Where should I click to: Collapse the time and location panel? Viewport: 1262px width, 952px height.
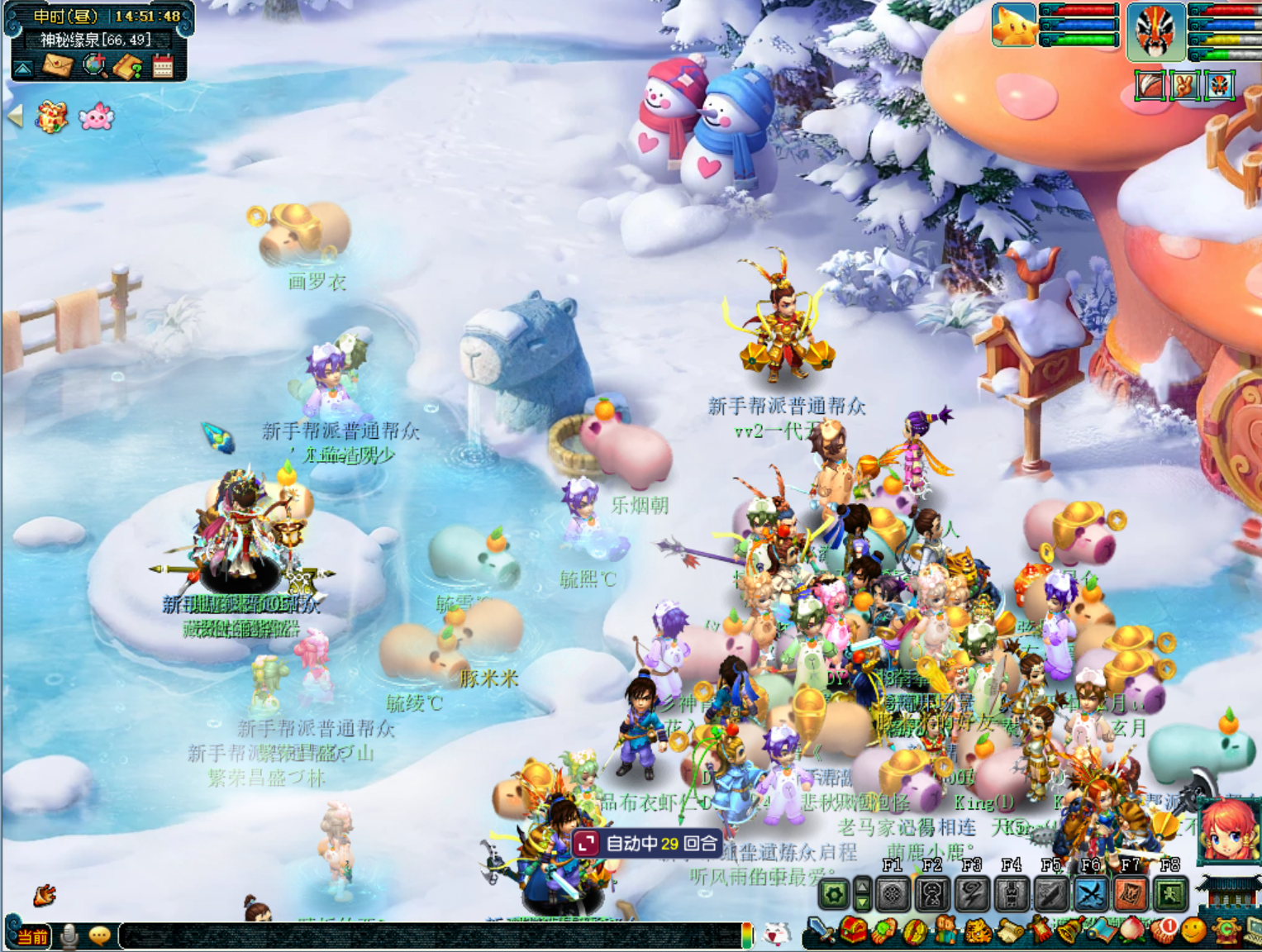pos(22,69)
